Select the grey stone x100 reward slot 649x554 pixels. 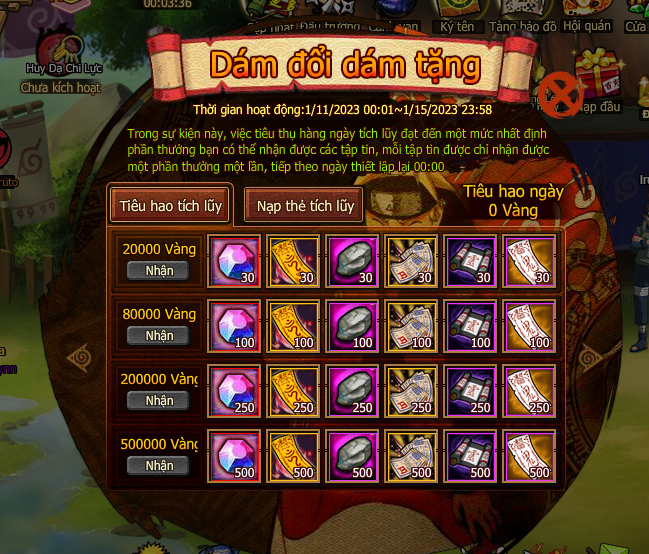coord(353,326)
